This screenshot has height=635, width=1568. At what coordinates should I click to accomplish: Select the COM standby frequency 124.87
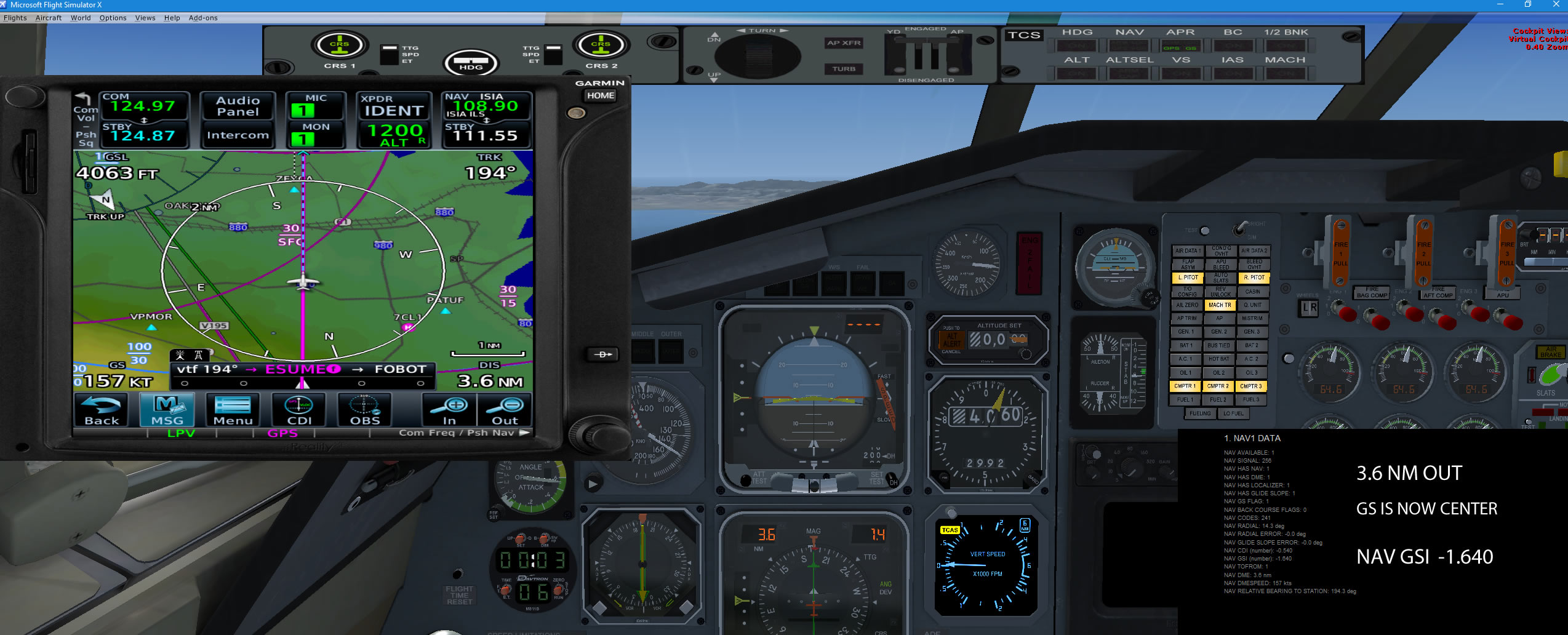click(144, 135)
